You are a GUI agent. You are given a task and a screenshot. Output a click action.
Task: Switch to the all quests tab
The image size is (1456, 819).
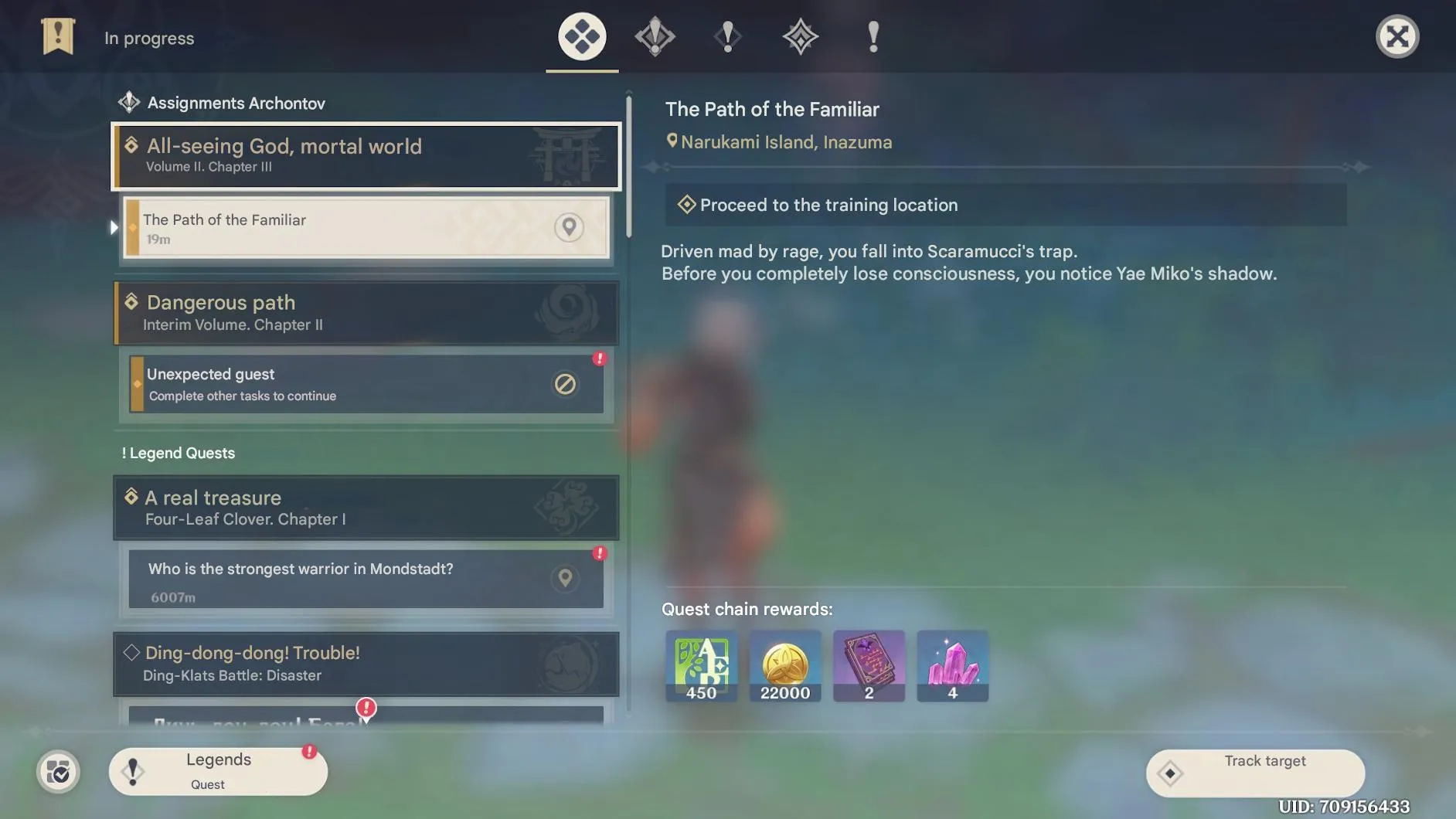click(582, 36)
